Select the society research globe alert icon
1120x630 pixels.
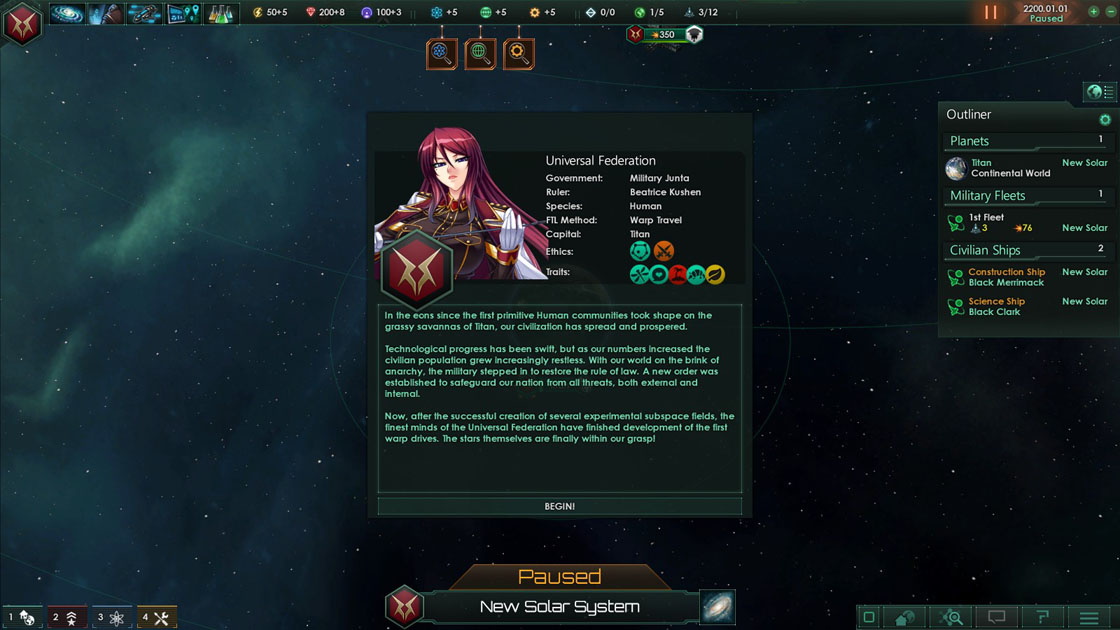(x=480, y=53)
